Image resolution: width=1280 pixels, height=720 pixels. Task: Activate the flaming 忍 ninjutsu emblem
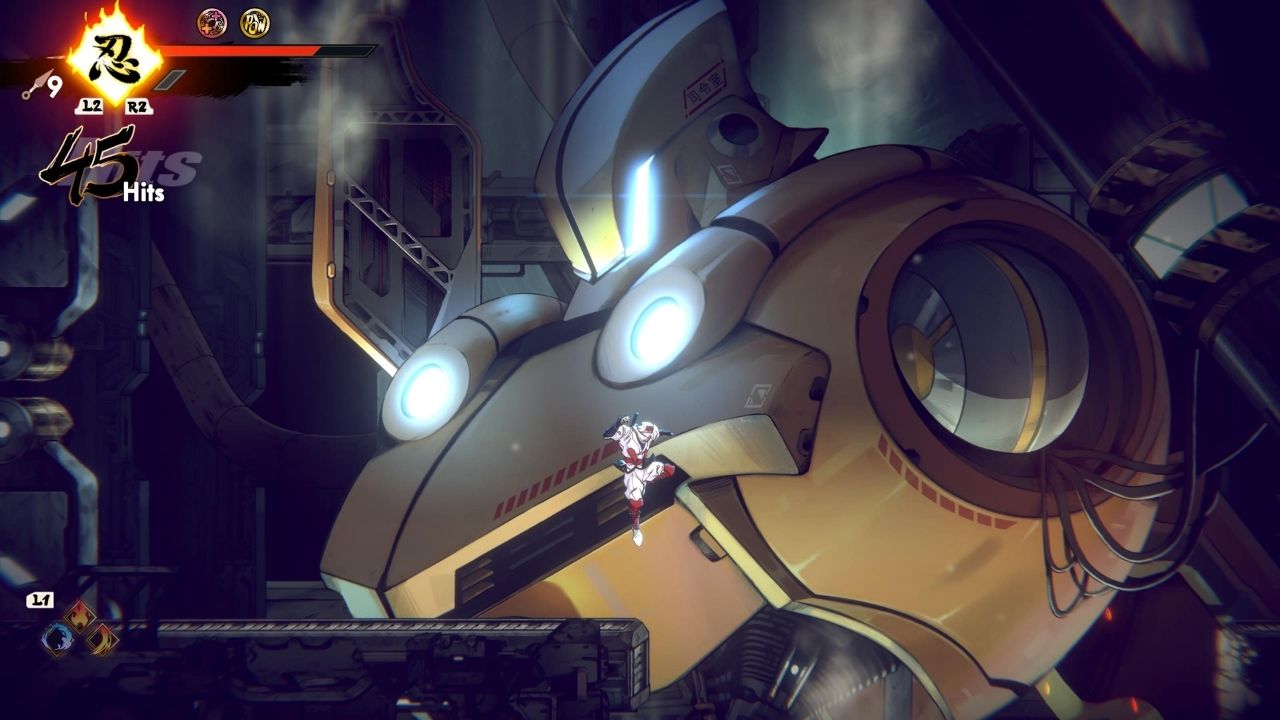pos(113,58)
